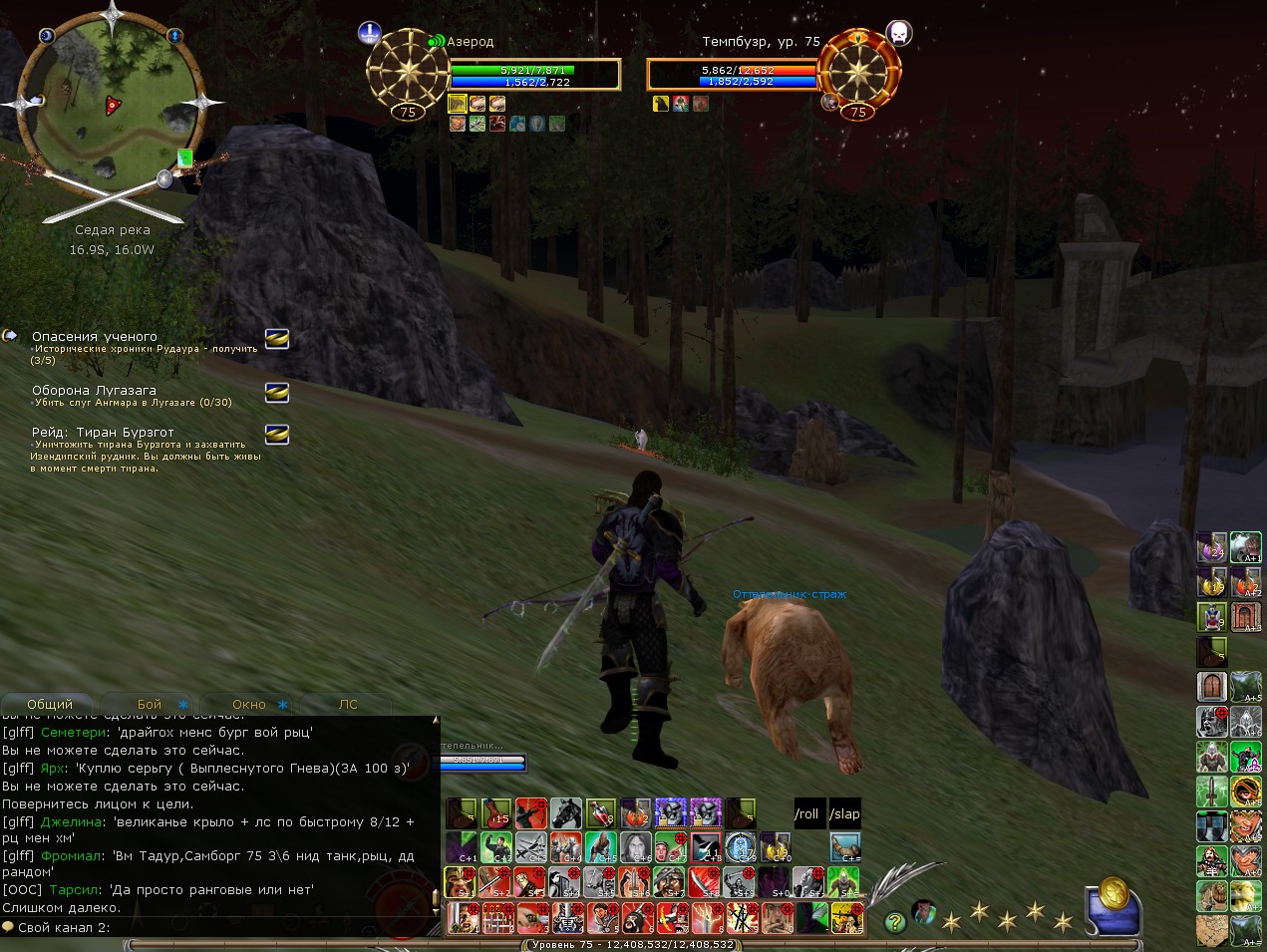Click the green map icon on the minimap rim
The height and width of the screenshot is (952, 1267).
coord(184,158)
